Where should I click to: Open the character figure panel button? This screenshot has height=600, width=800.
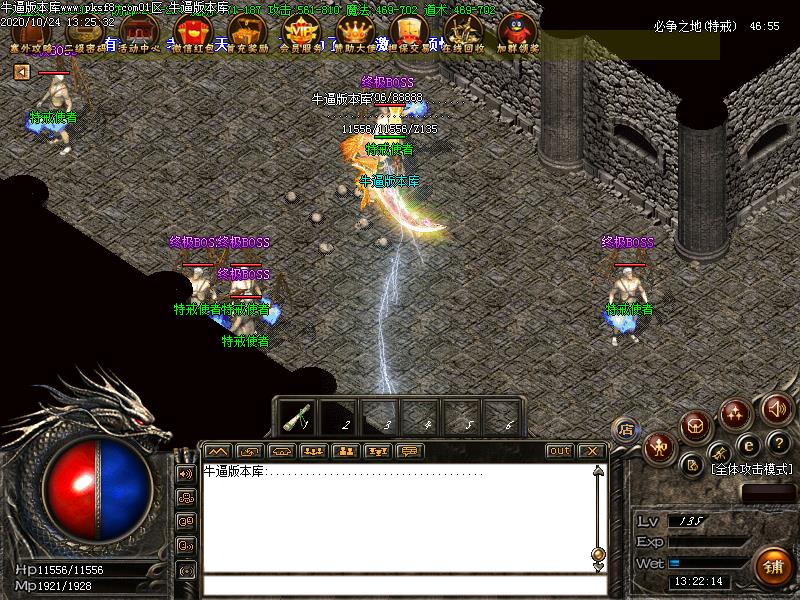coord(660,447)
